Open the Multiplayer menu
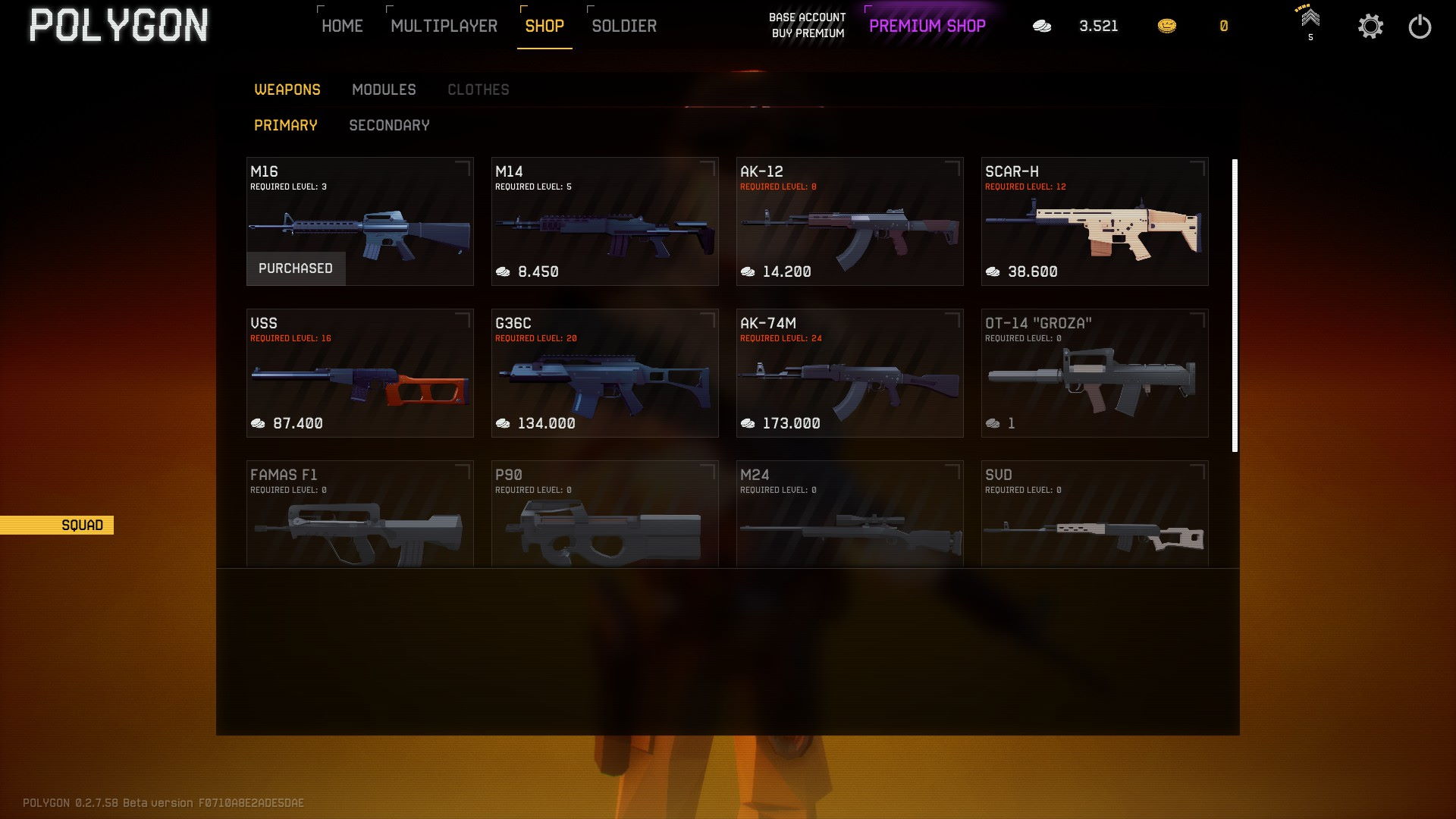Screen dimensions: 1456x819 (444, 26)
